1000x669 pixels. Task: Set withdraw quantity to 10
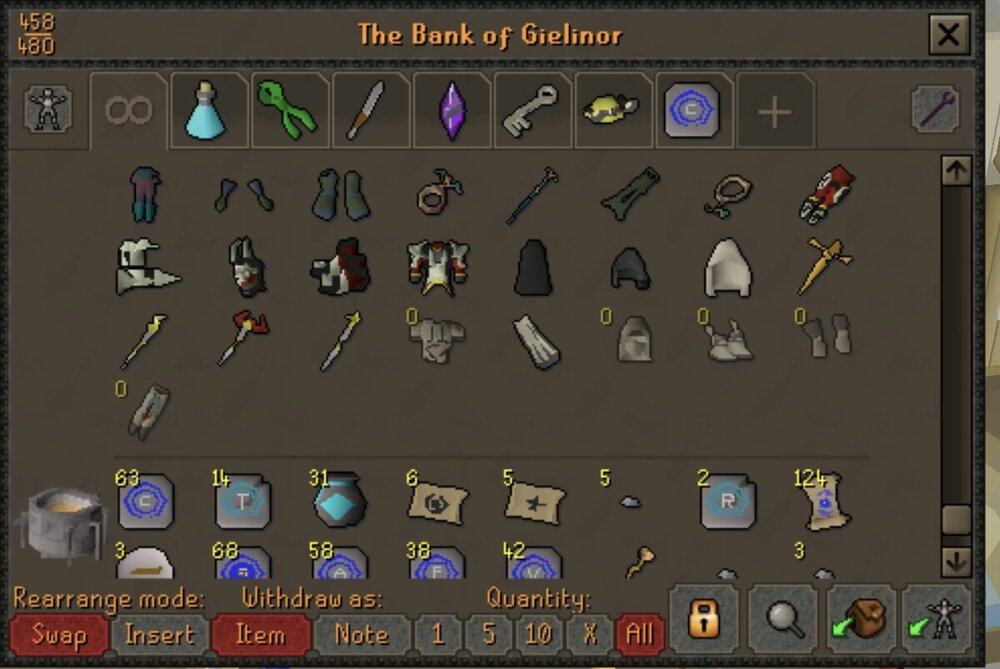(538, 634)
